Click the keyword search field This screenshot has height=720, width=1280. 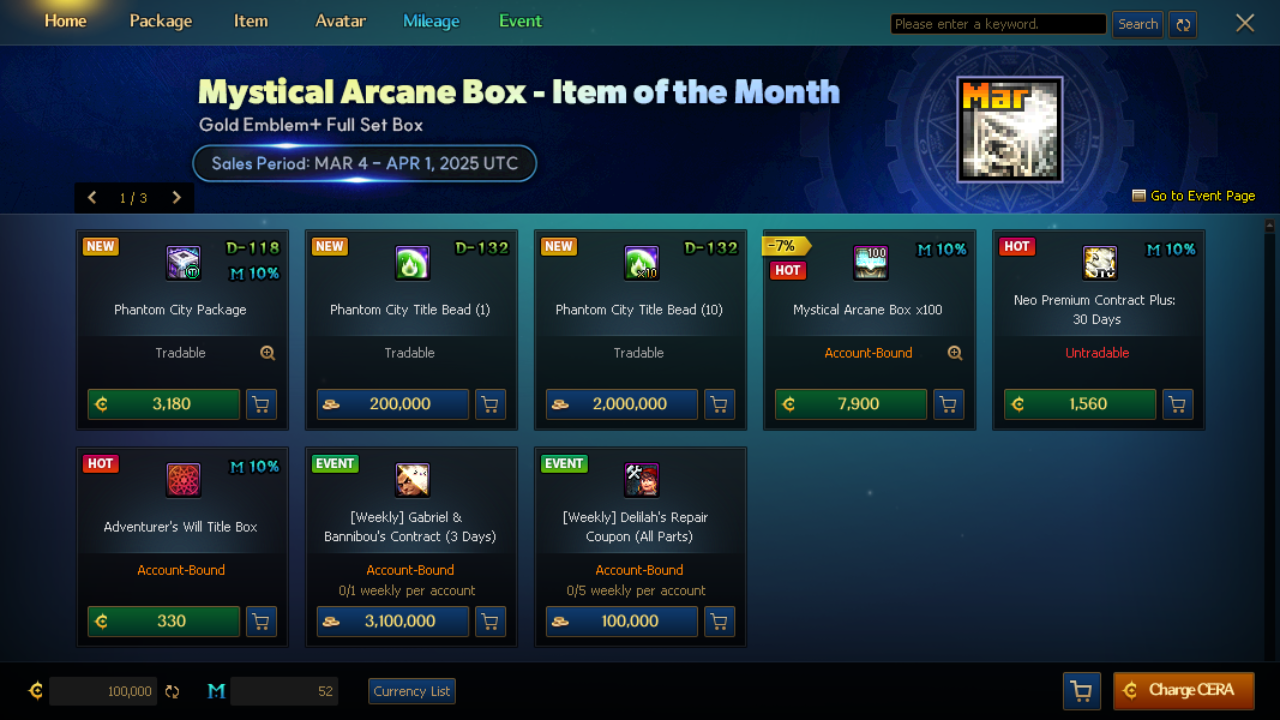tap(997, 24)
